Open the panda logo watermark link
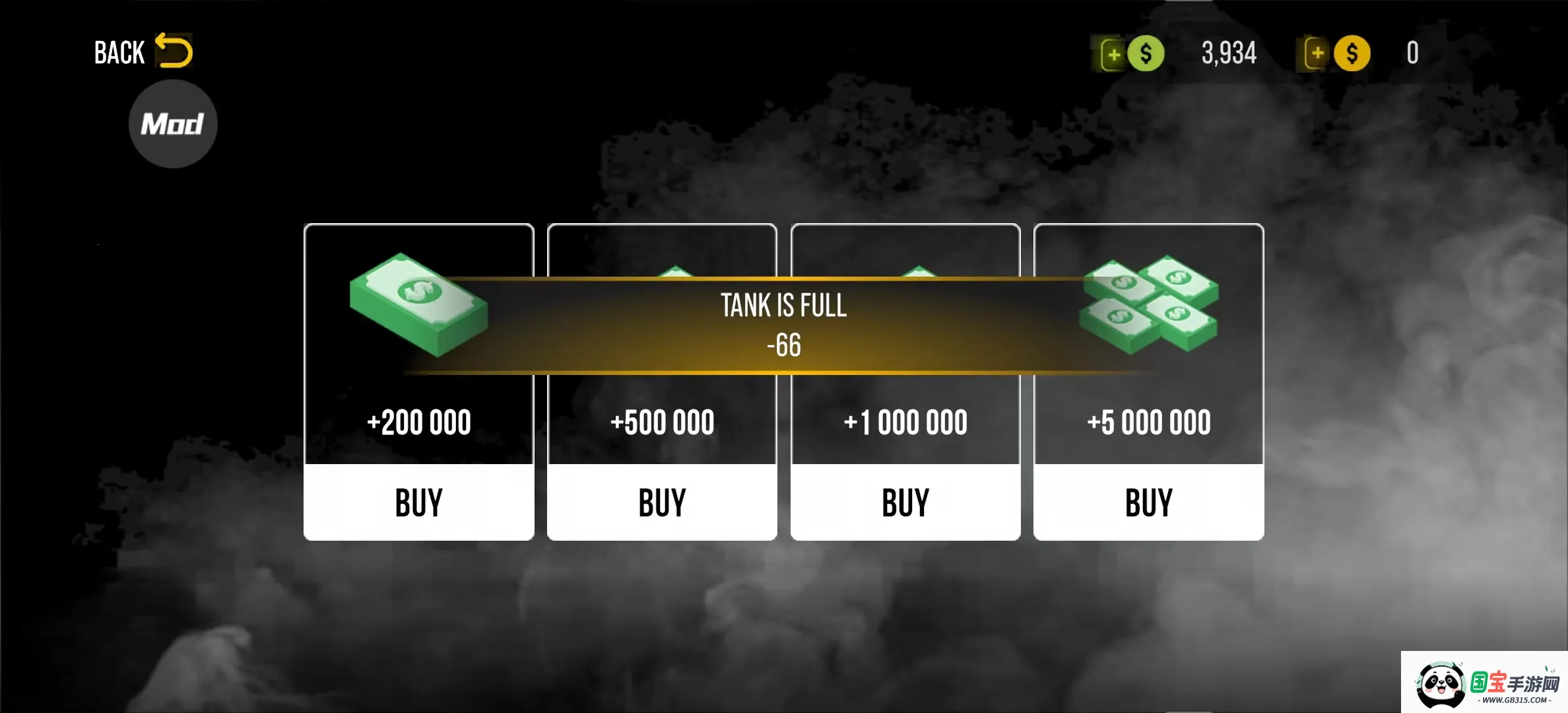Screen dimensions: 1568x713 (x=1485, y=684)
